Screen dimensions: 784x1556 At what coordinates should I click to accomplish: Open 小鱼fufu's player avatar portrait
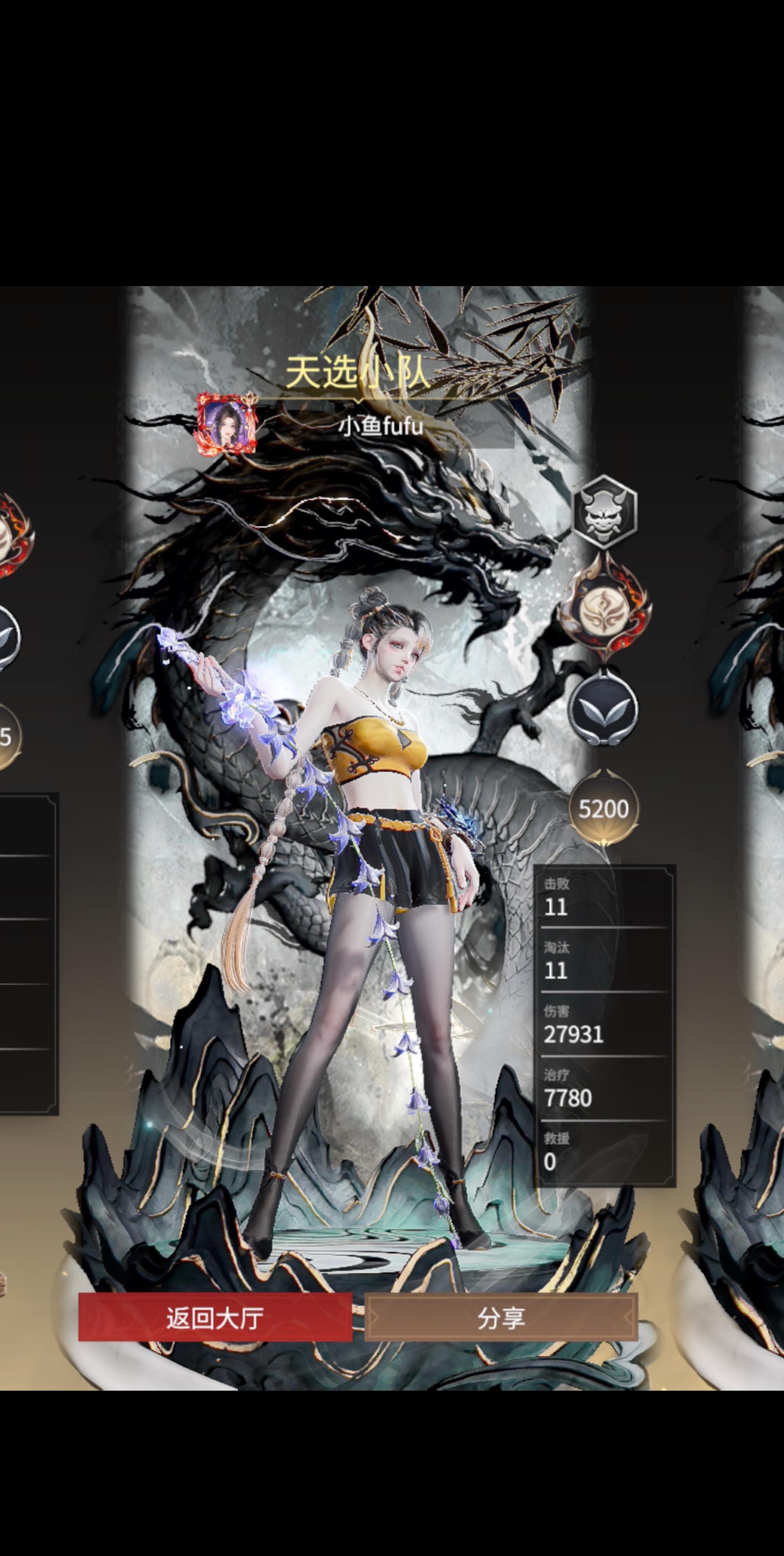pyautogui.click(x=227, y=423)
